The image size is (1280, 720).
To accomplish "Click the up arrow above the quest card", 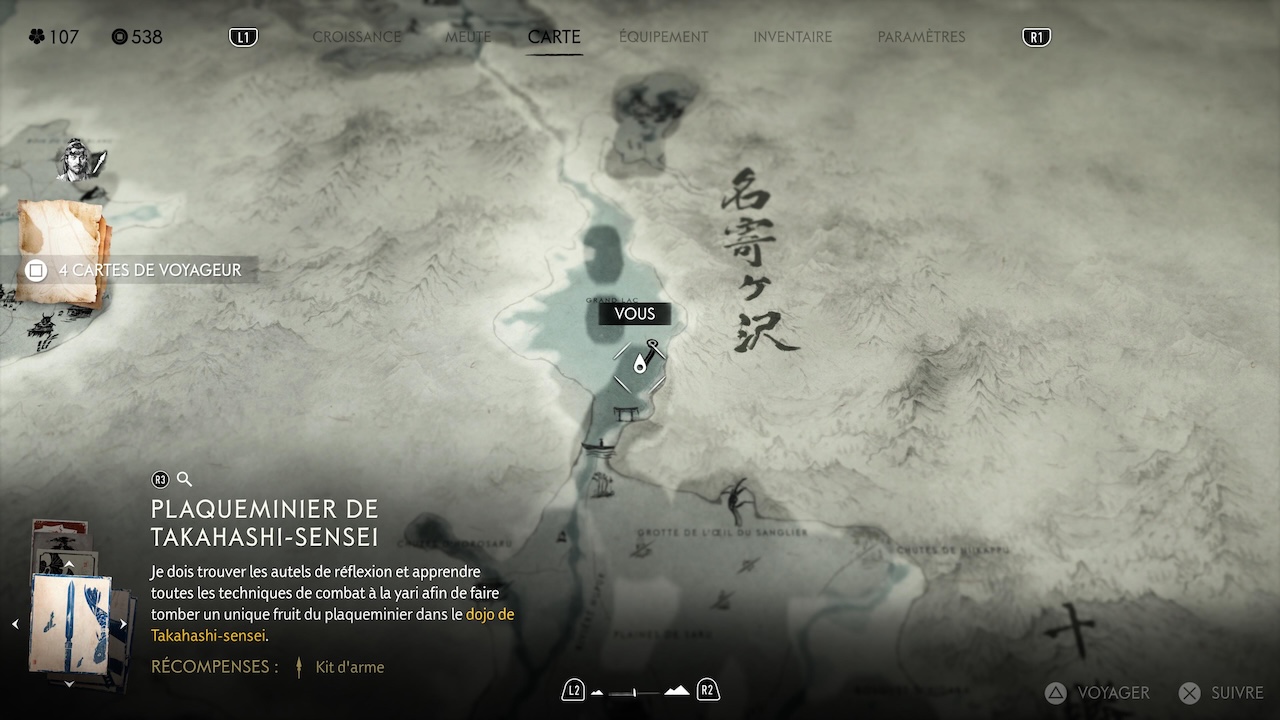I will click(x=69, y=566).
